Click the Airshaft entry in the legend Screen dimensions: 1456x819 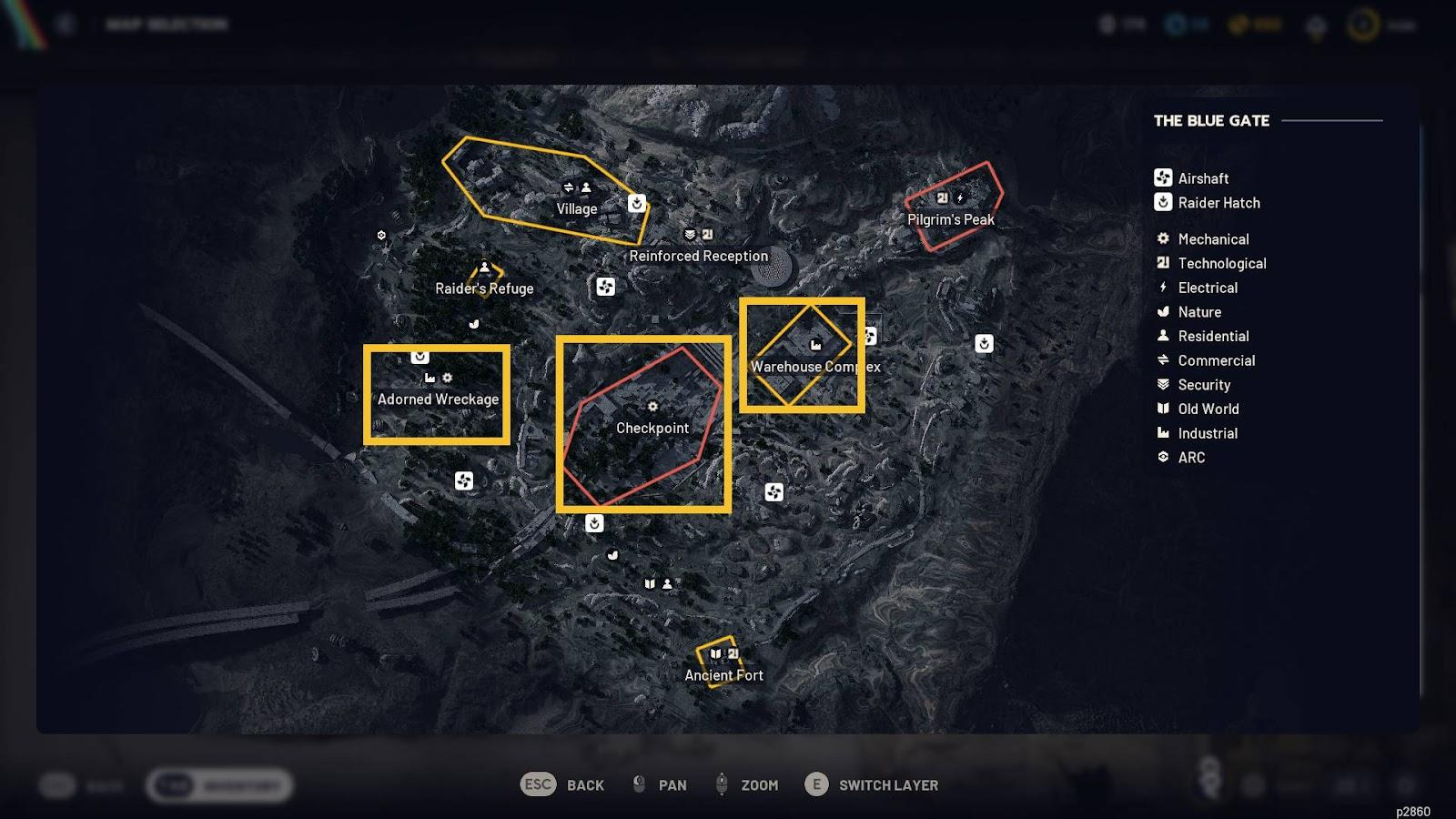point(1202,178)
